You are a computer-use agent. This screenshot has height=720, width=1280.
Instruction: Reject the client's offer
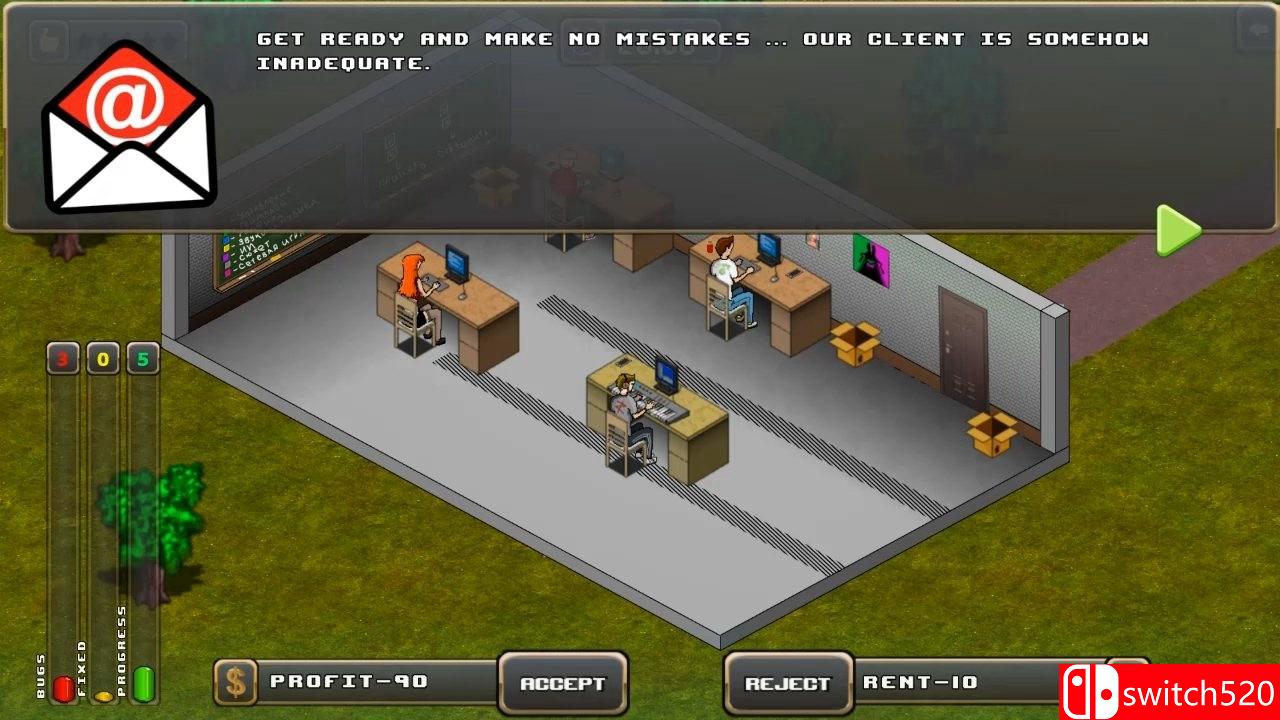click(x=786, y=683)
